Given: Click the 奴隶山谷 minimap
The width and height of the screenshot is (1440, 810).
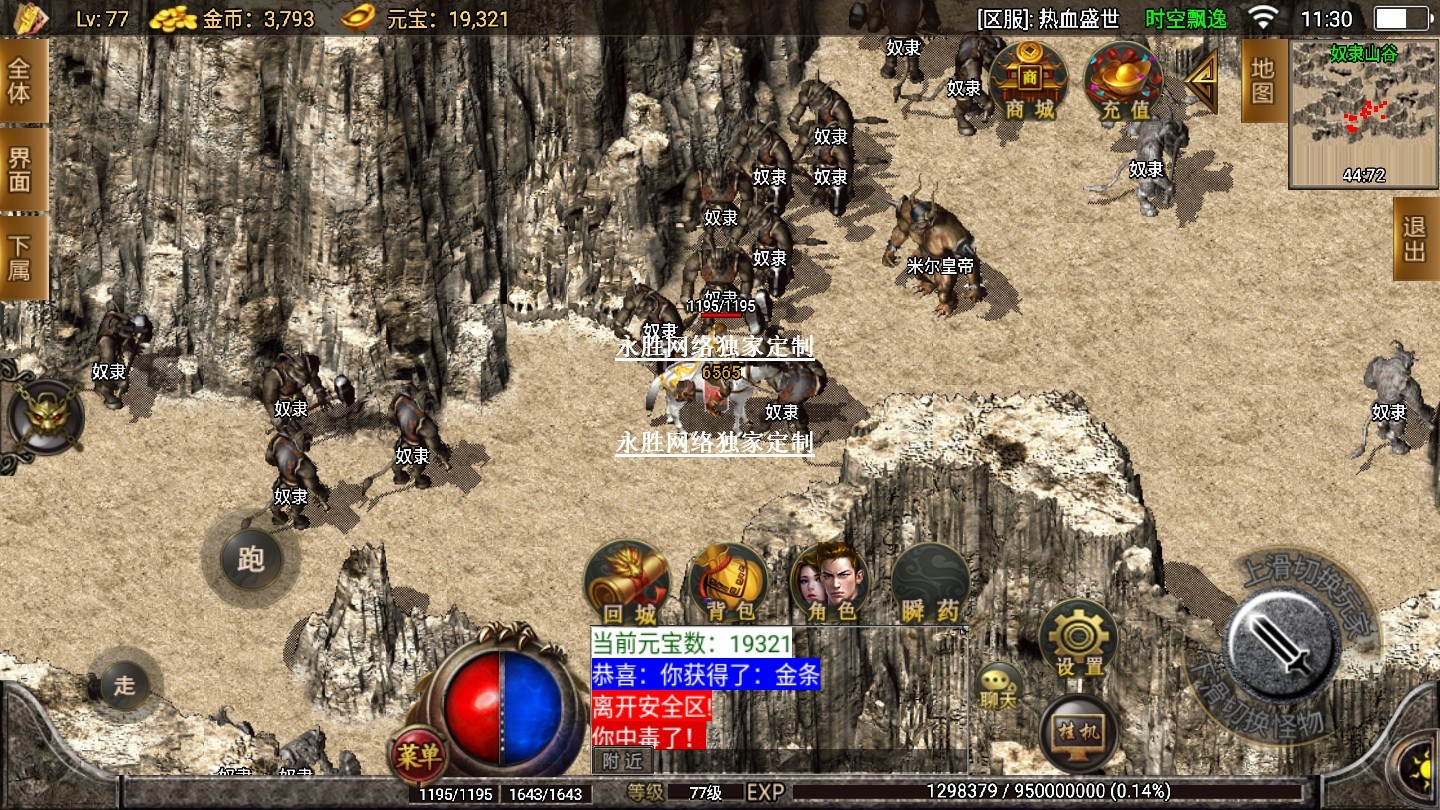Looking at the screenshot, I should [x=1363, y=114].
